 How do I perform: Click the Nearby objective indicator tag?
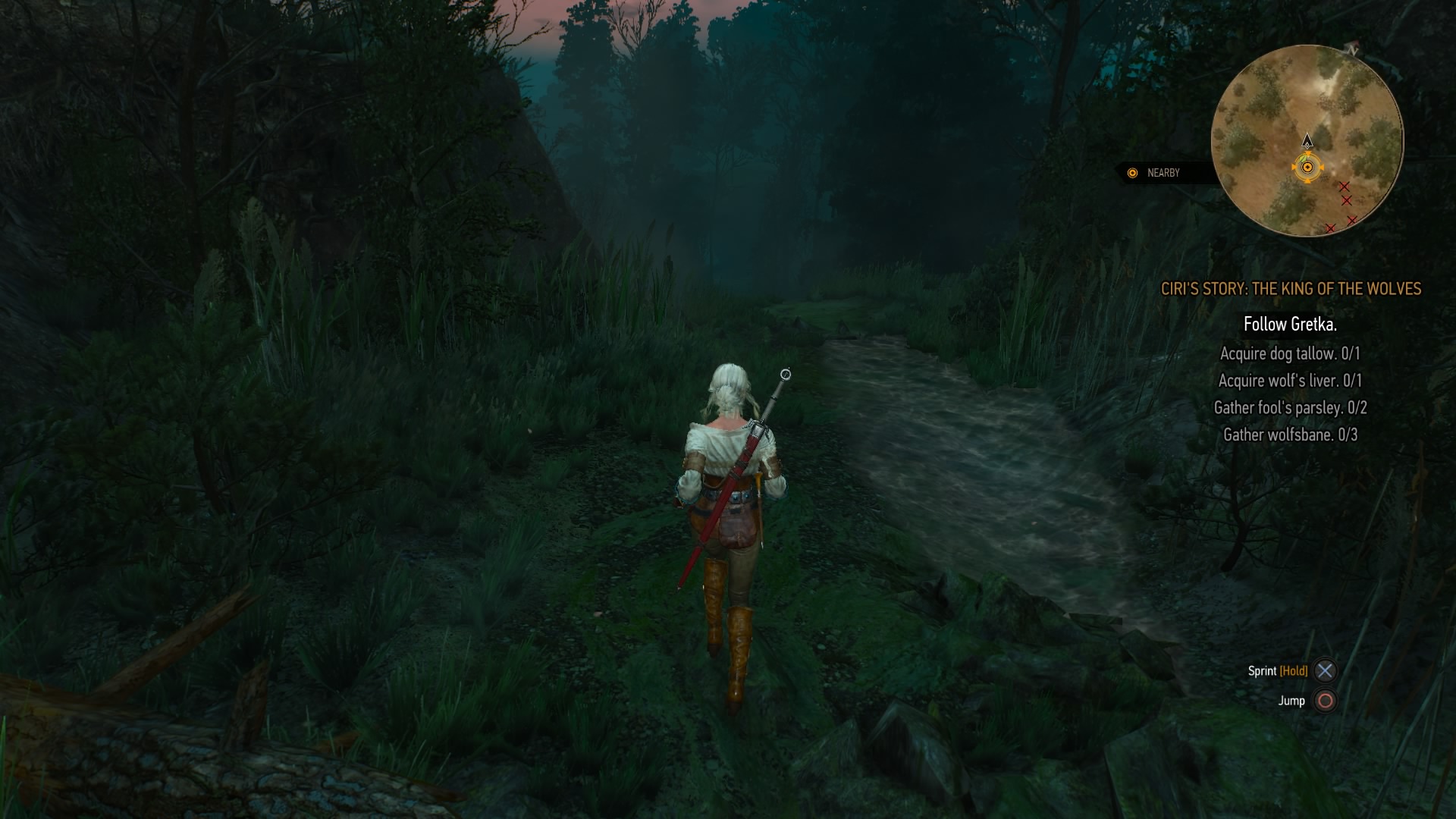tap(1156, 173)
